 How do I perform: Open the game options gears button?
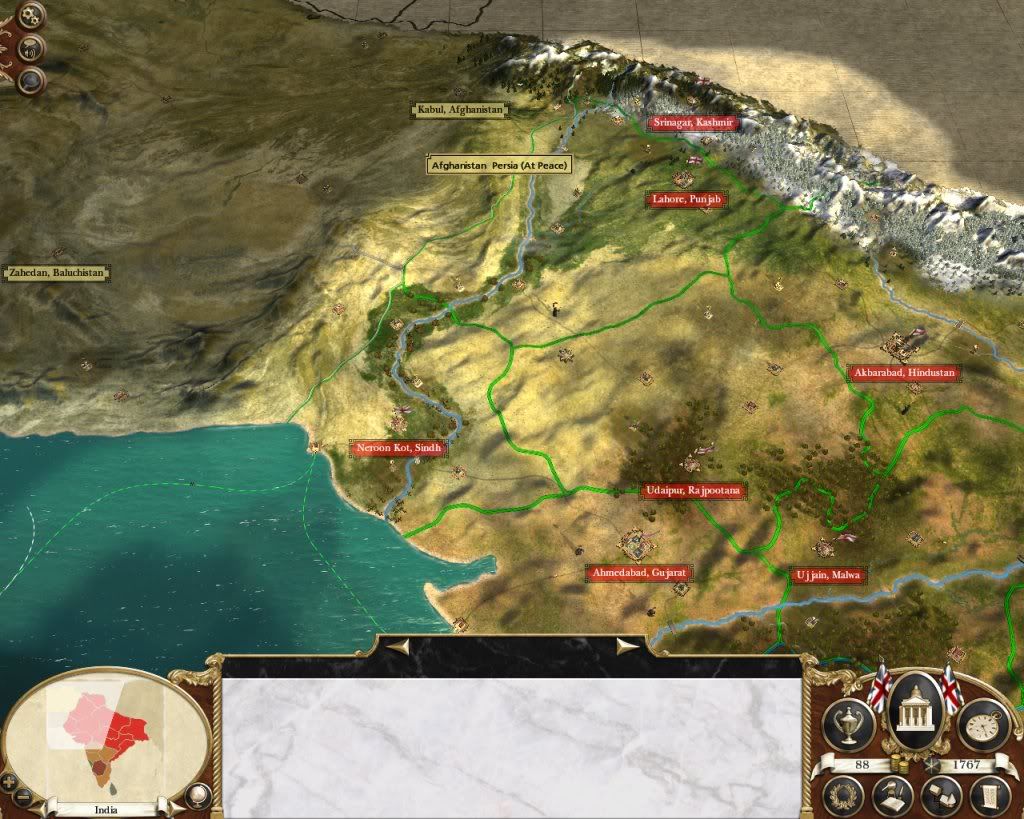coord(33,15)
